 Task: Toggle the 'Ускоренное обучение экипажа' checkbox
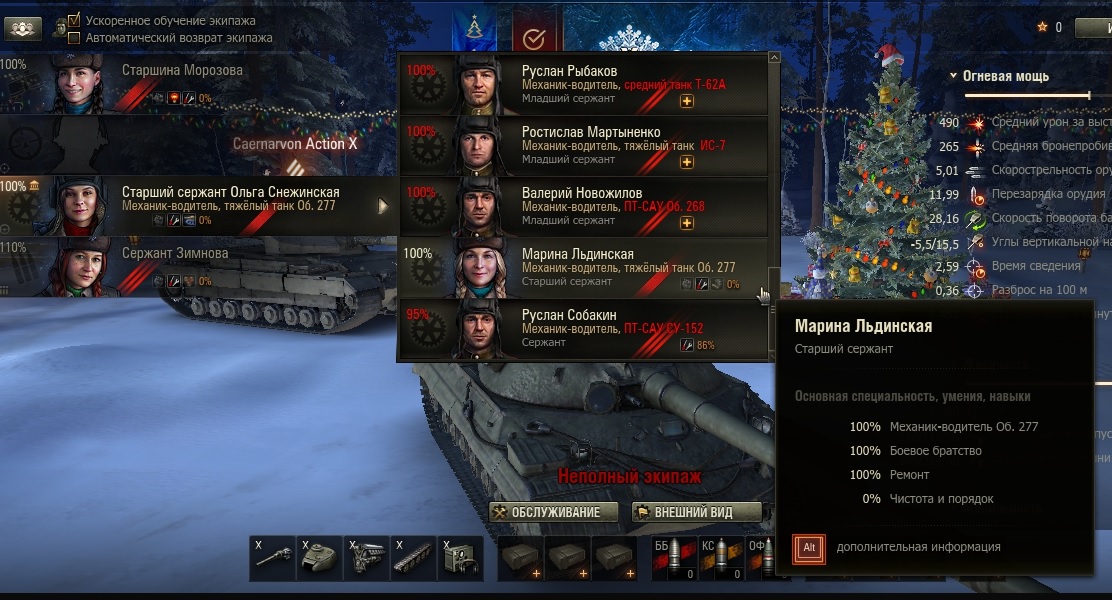point(74,20)
